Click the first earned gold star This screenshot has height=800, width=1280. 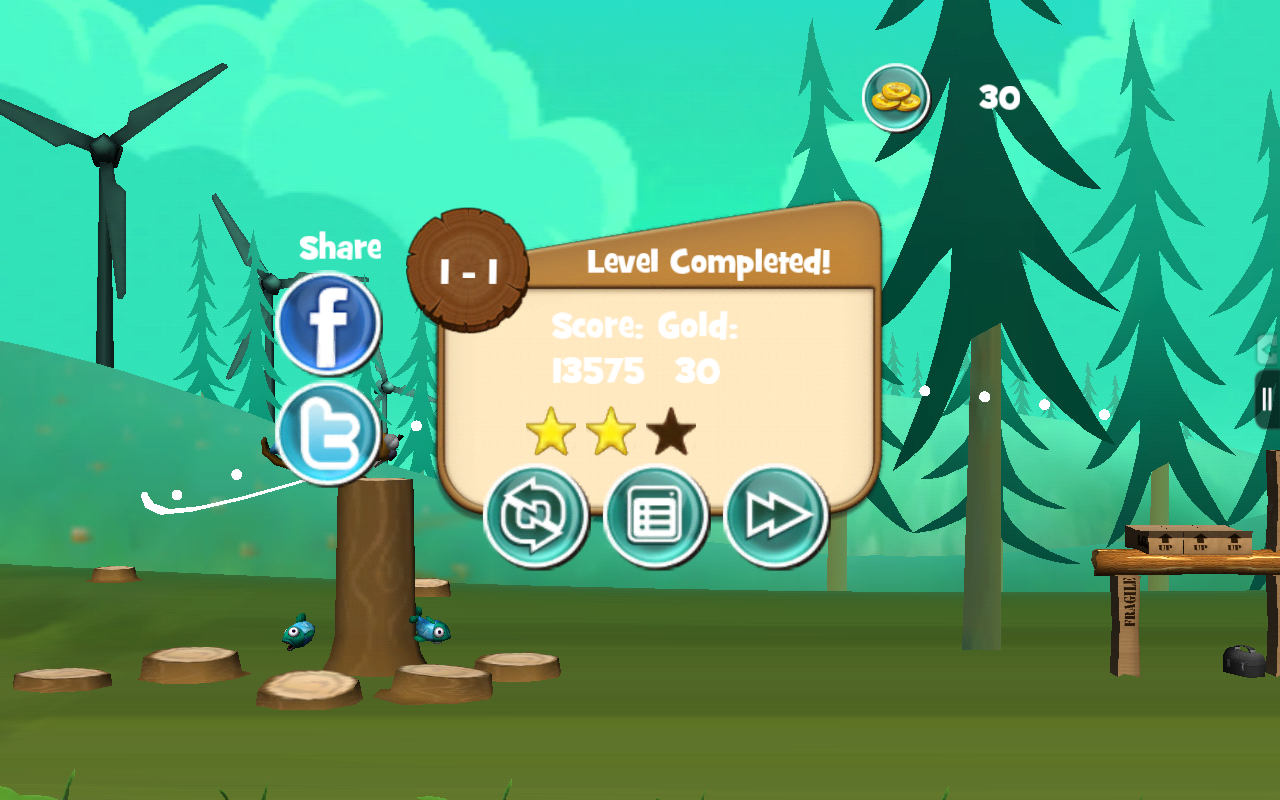pos(549,431)
